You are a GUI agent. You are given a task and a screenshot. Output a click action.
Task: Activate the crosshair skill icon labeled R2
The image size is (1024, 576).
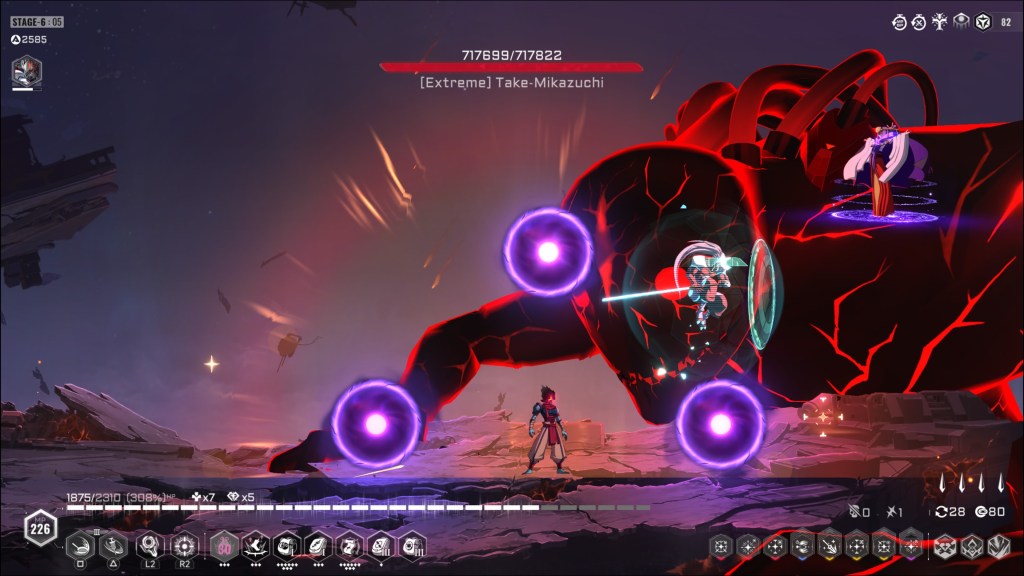click(x=184, y=545)
